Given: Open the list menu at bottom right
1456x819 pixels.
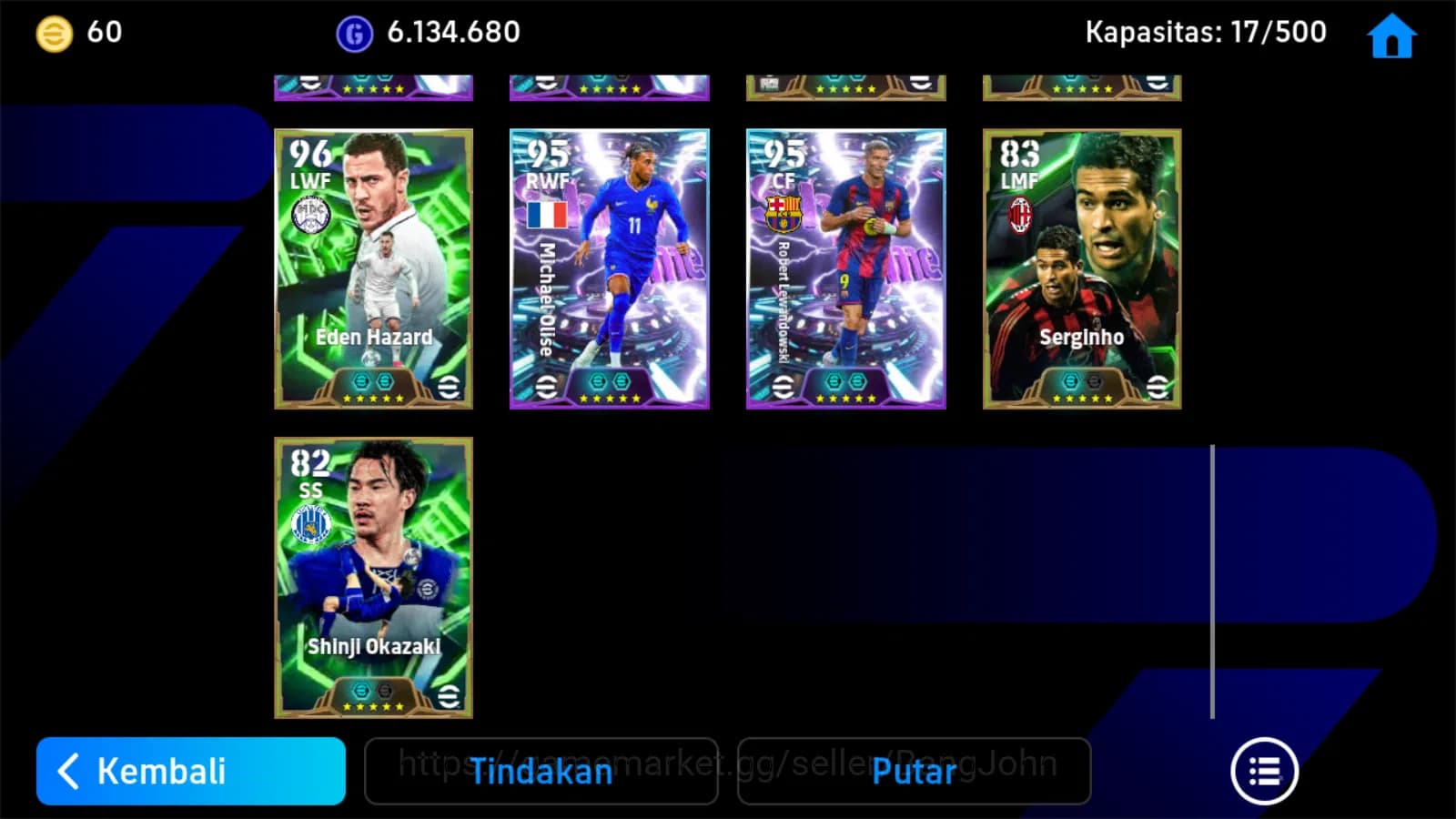Looking at the screenshot, I should (1265, 770).
